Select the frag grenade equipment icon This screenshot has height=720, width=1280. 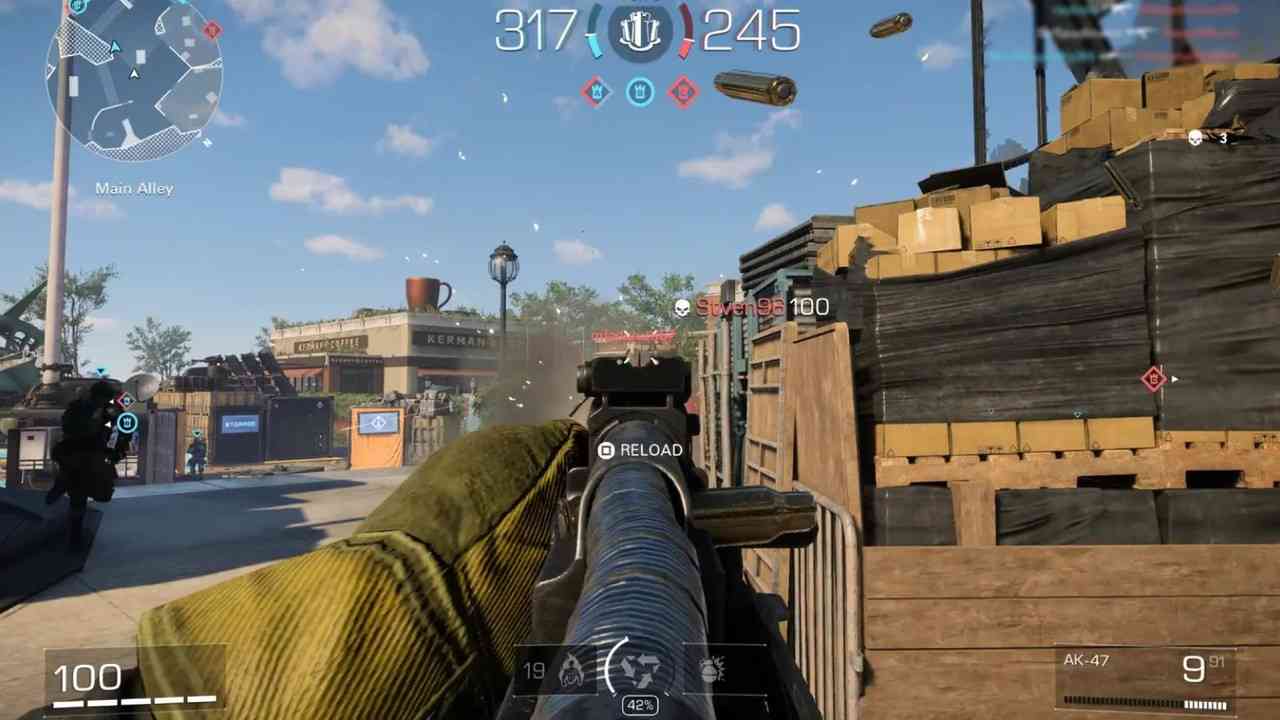pos(711,670)
